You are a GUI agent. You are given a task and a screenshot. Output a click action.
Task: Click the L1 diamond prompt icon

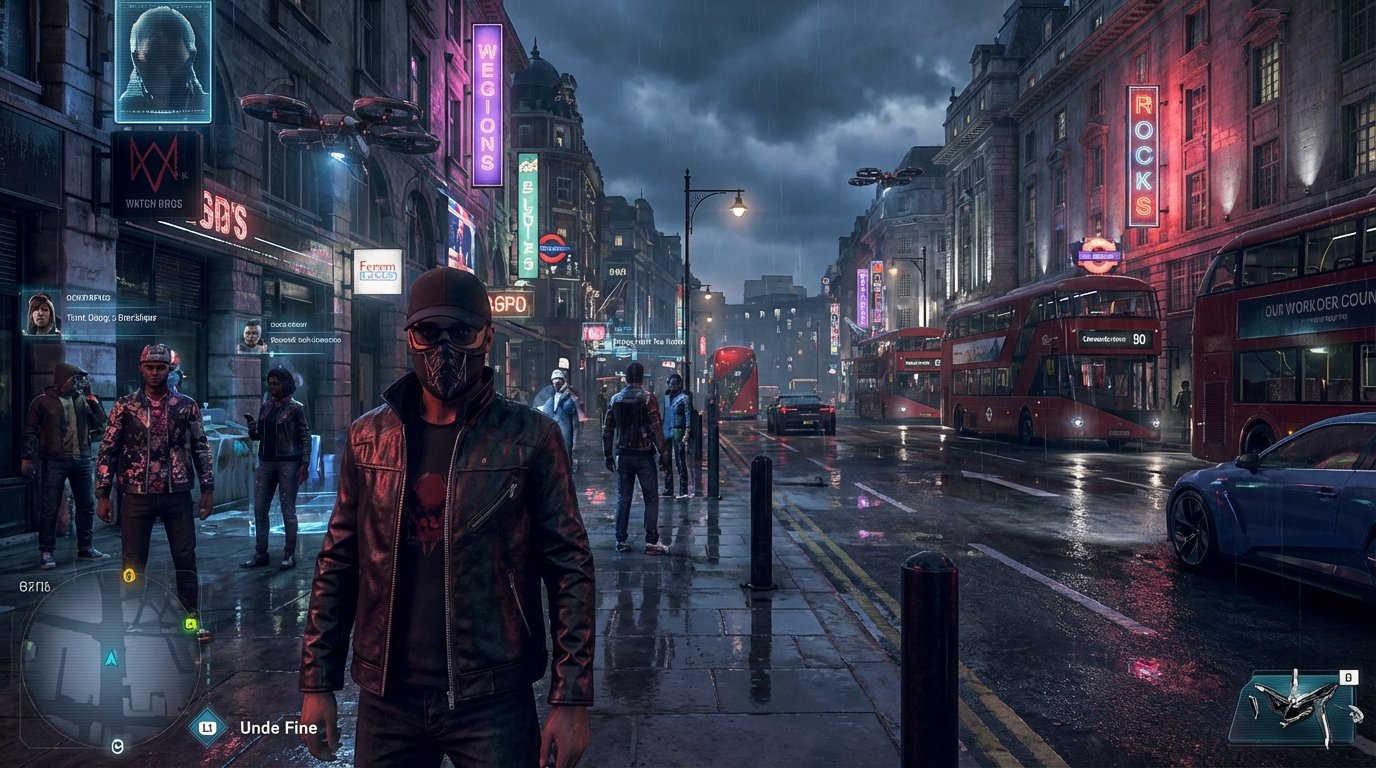(206, 728)
